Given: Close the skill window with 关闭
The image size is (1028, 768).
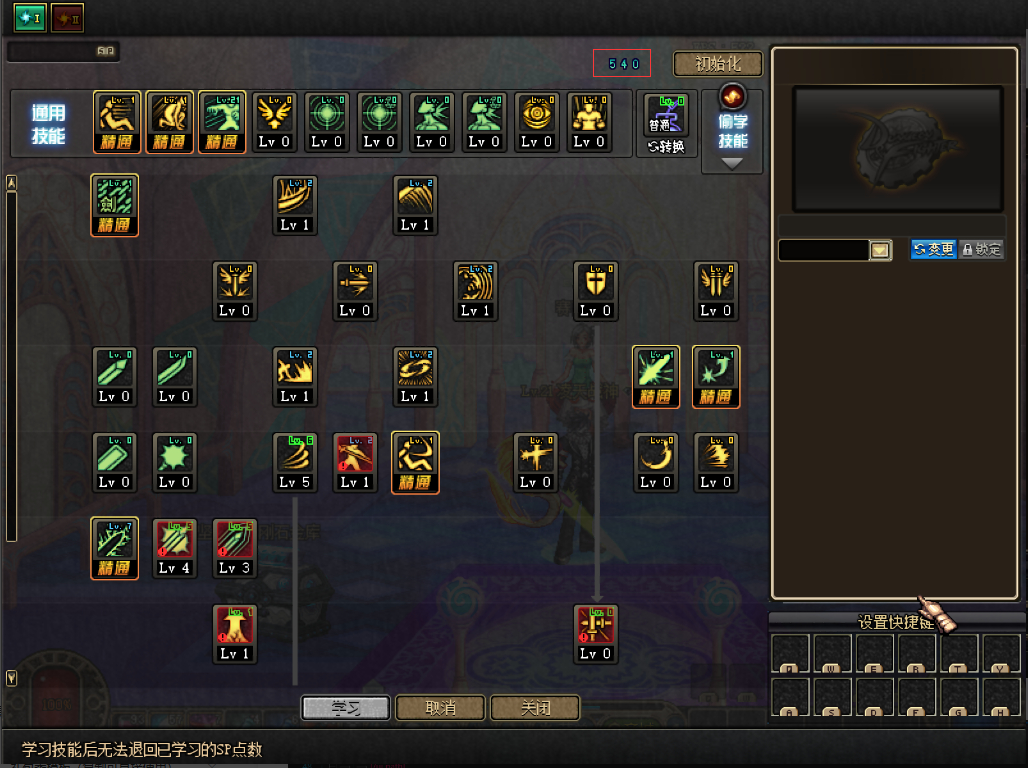Looking at the screenshot, I should (535, 708).
